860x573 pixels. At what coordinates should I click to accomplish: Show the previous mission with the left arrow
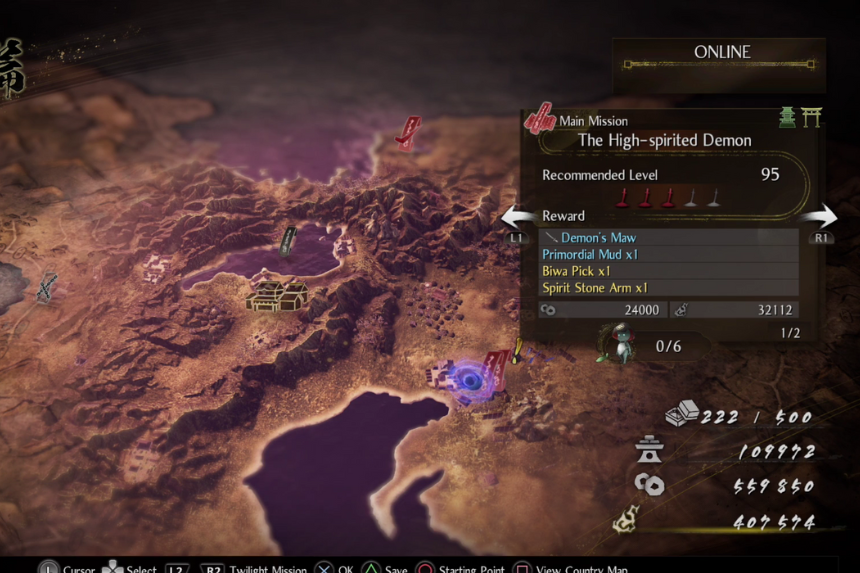click(518, 218)
